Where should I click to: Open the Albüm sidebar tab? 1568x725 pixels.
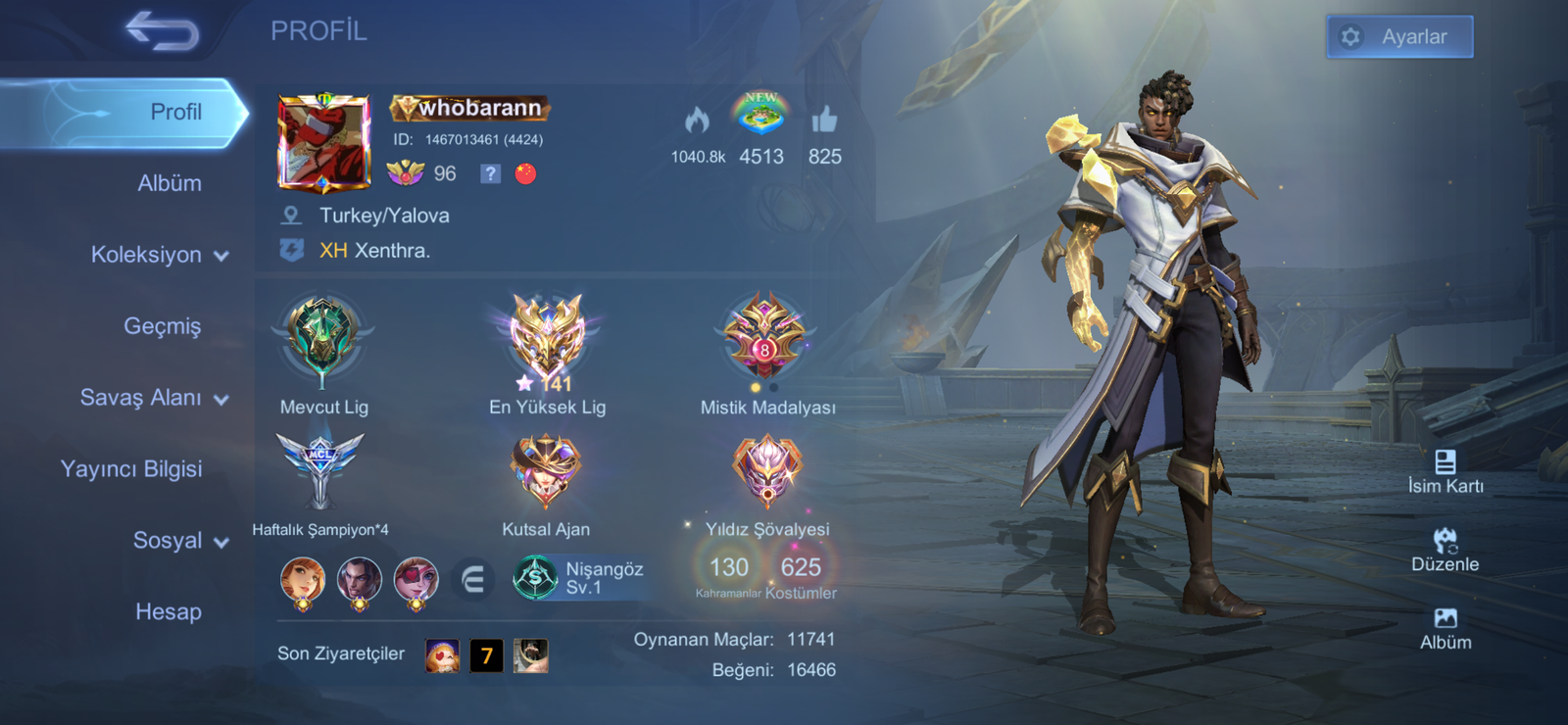[x=170, y=183]
